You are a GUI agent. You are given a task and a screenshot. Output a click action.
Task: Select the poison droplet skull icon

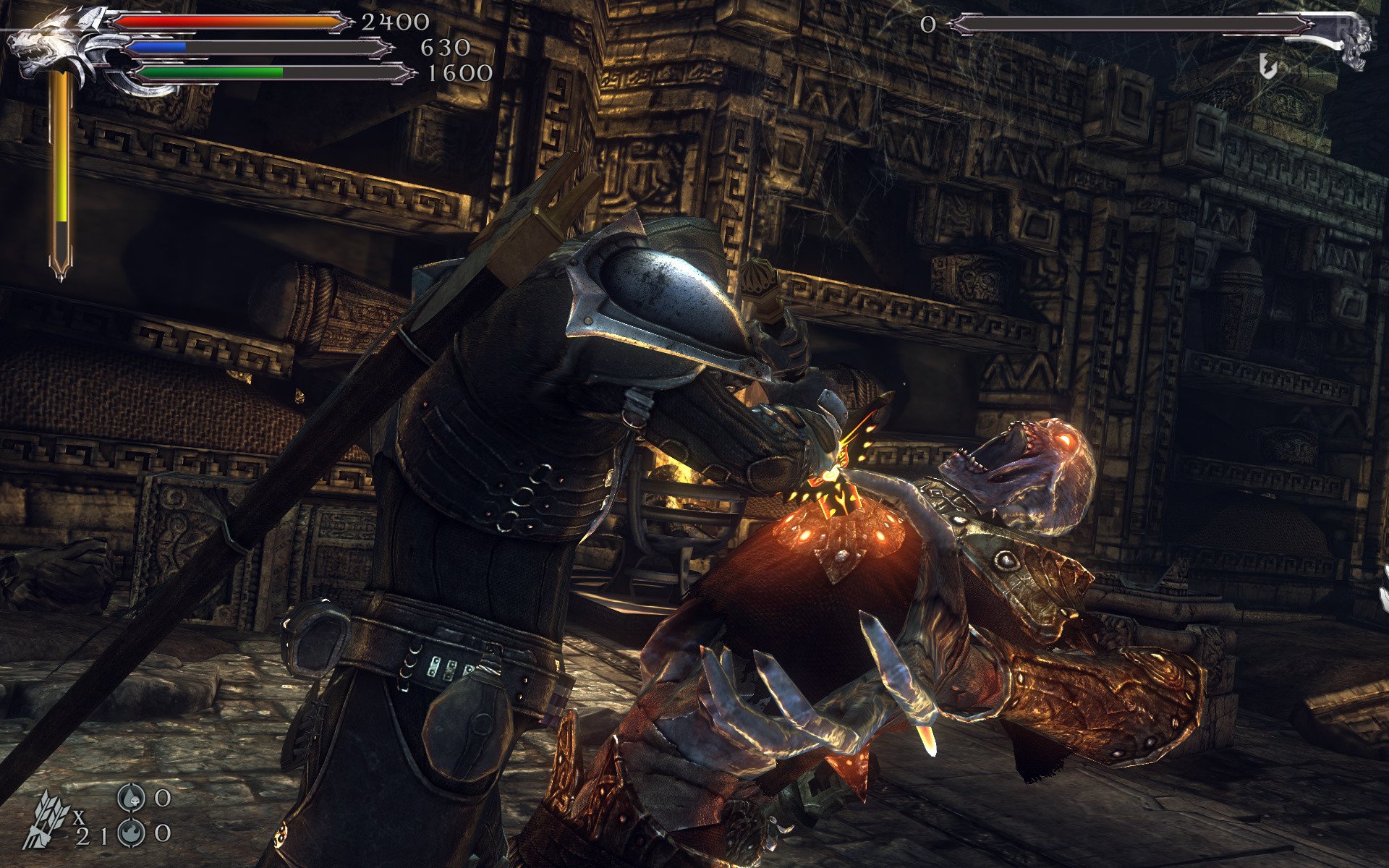pos(131,797)
